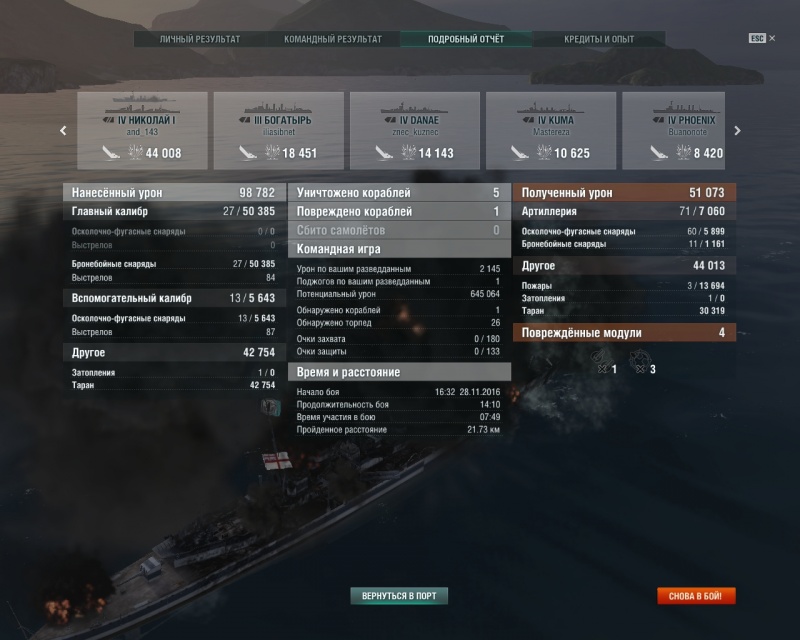Open the Командный результат tab
The image size is (800, 640).
pos(333,39)
